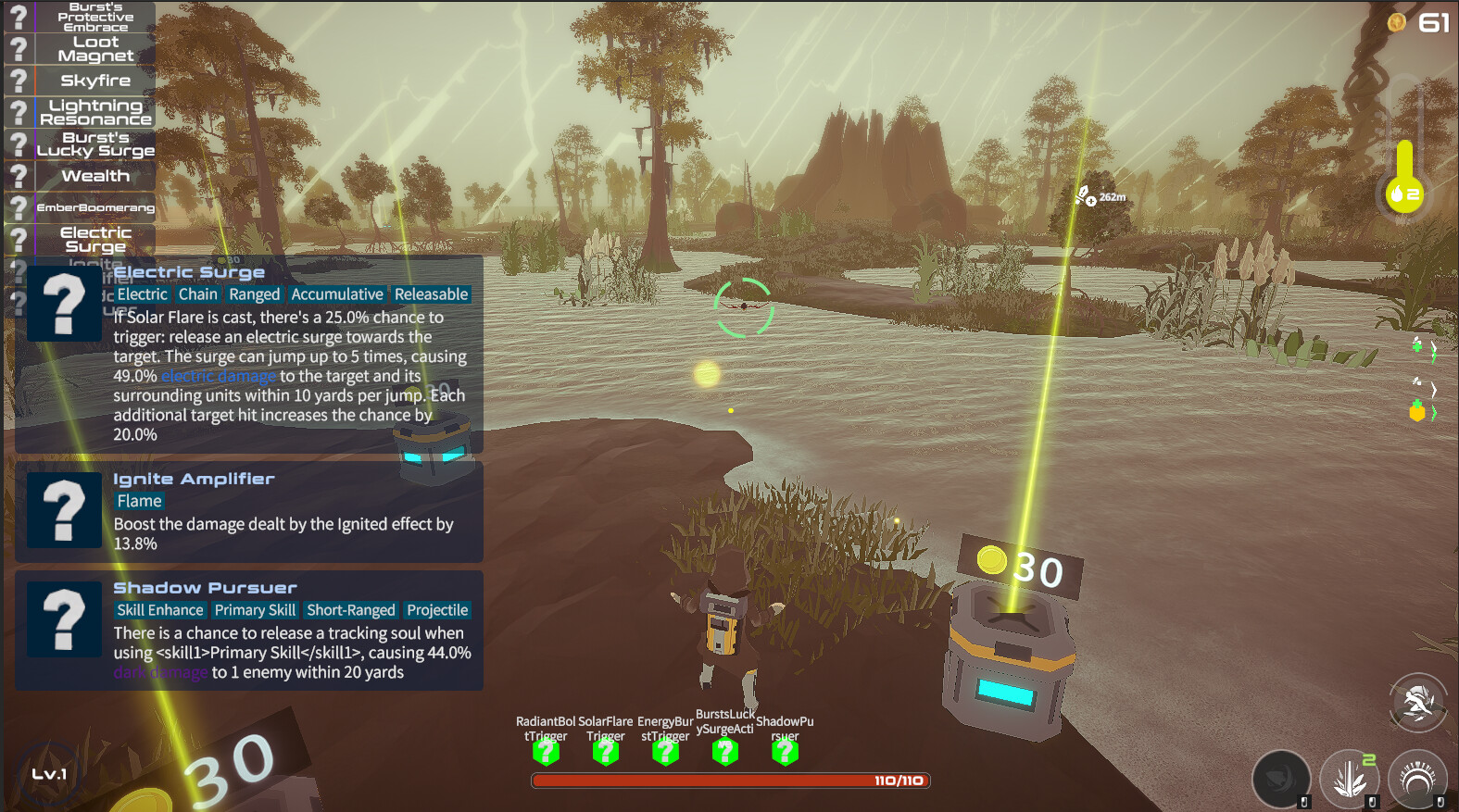This screenshot has width=1459, height=812.
Task: Click the leaf ability icon with charge count 2
Action: tap(1350, 778)
